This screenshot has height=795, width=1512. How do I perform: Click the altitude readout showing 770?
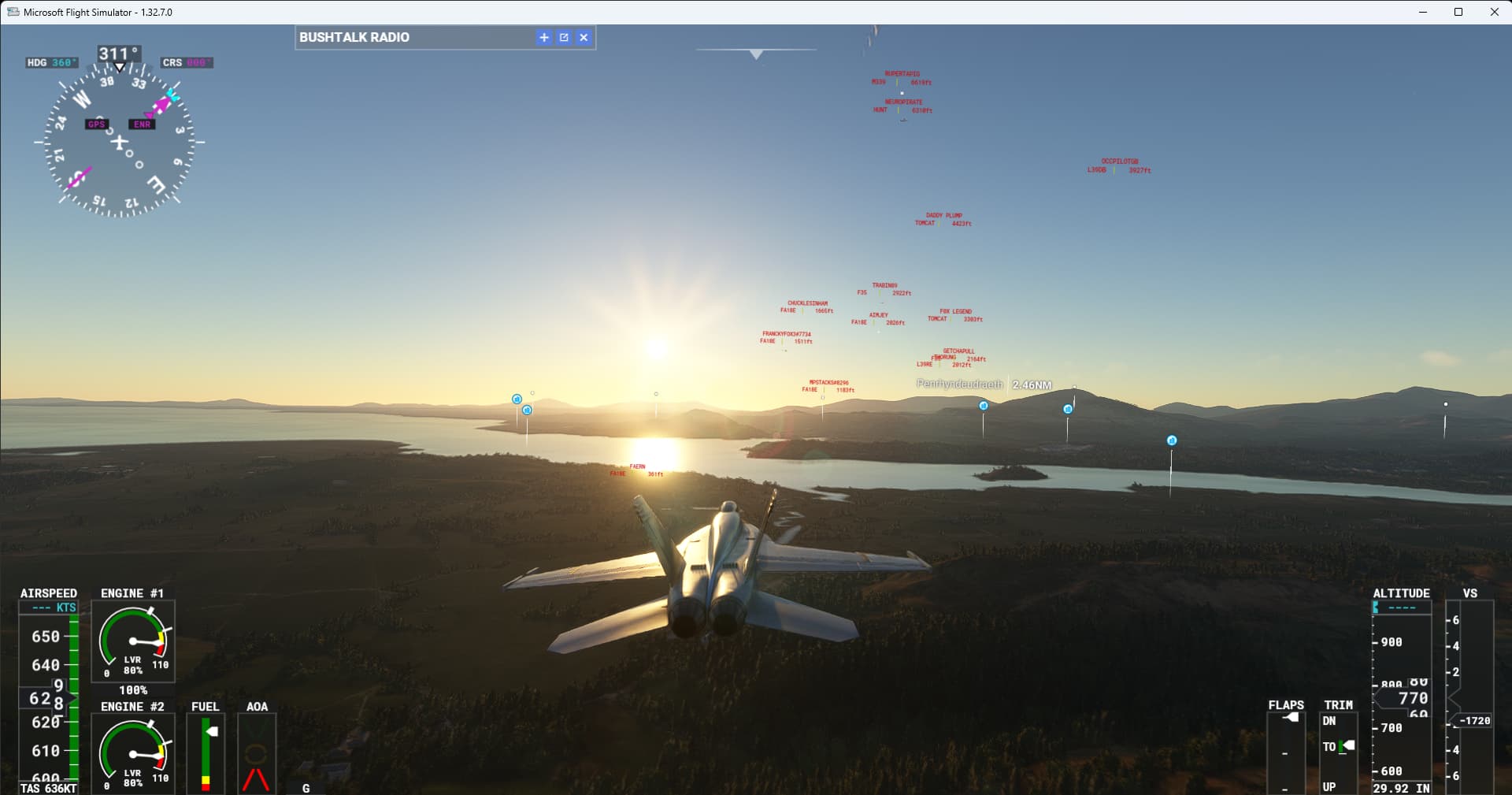click(1412, 697)
